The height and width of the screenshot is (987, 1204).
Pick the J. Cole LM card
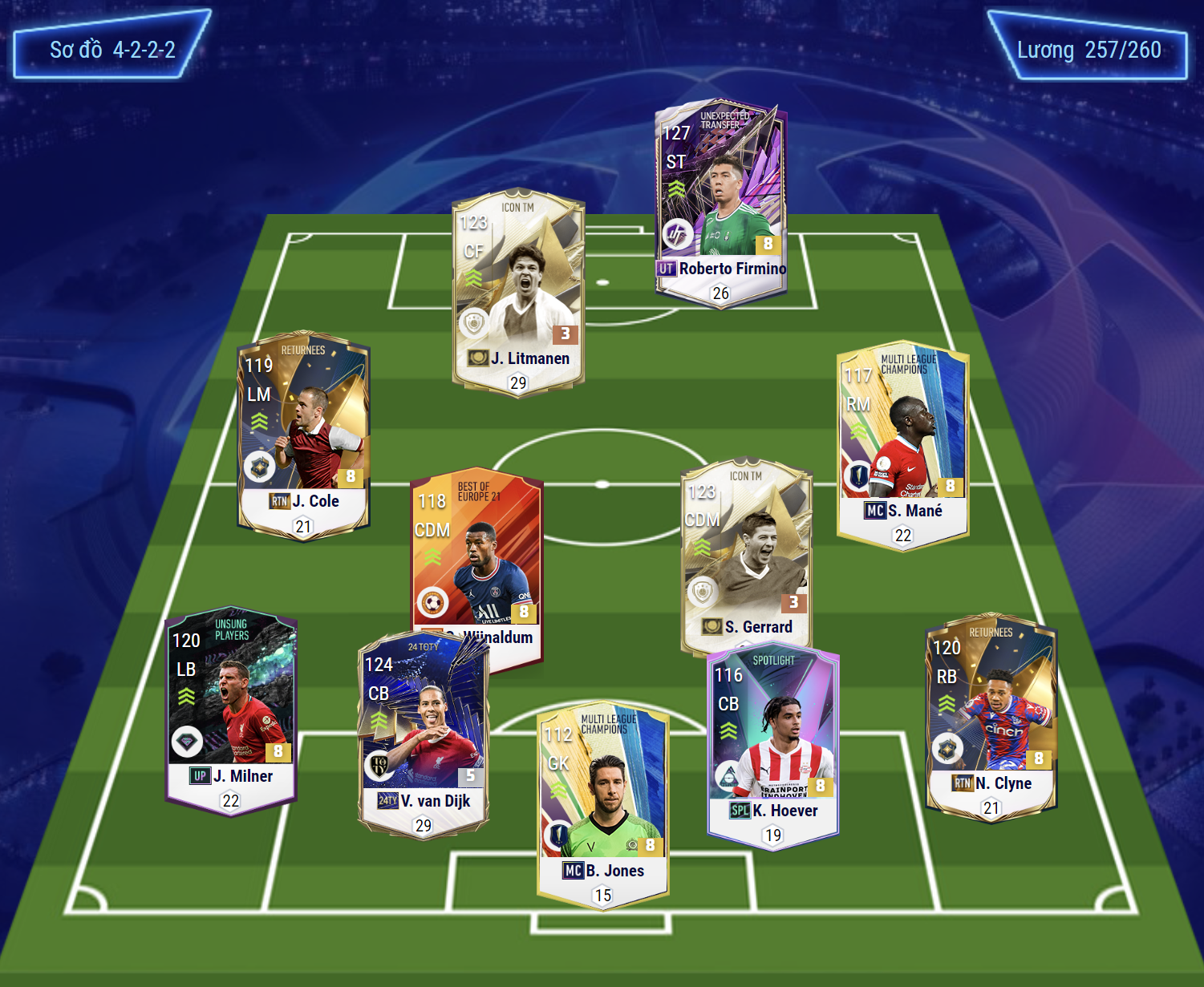[303, 434]
